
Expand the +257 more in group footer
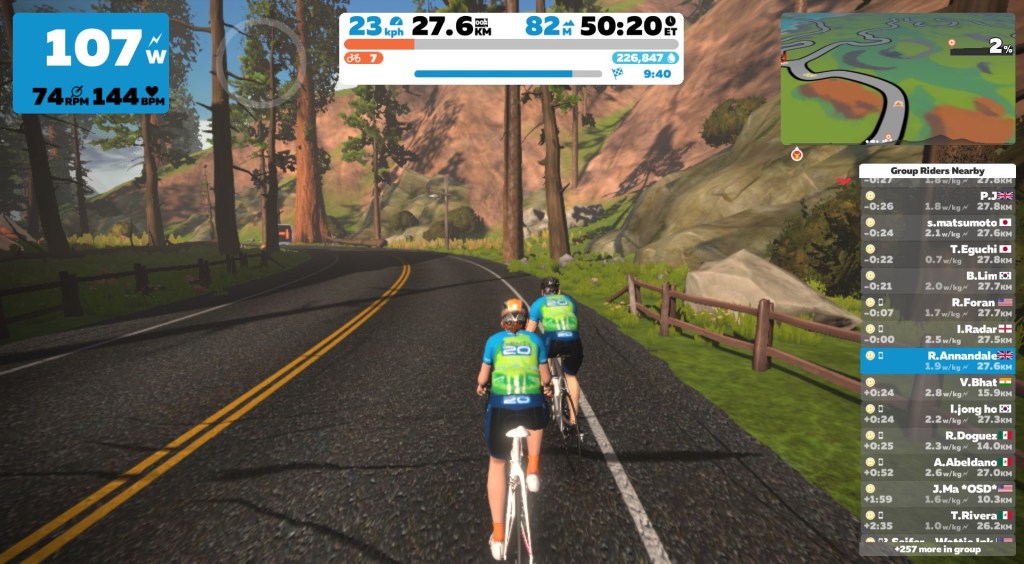[937, 549]
